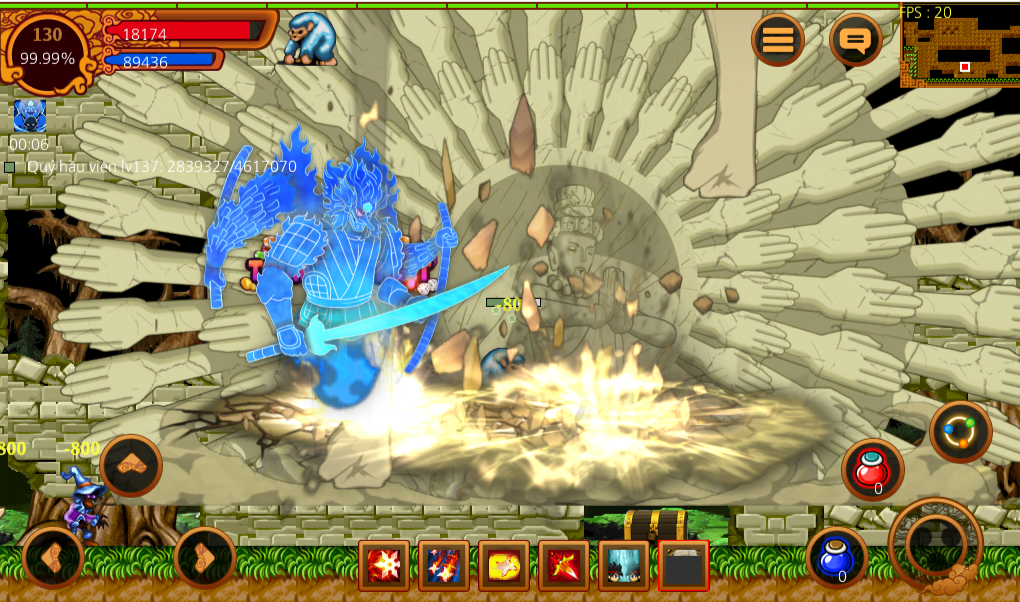Select the empty red-bordered skill slot

click(x=684, y=566)
